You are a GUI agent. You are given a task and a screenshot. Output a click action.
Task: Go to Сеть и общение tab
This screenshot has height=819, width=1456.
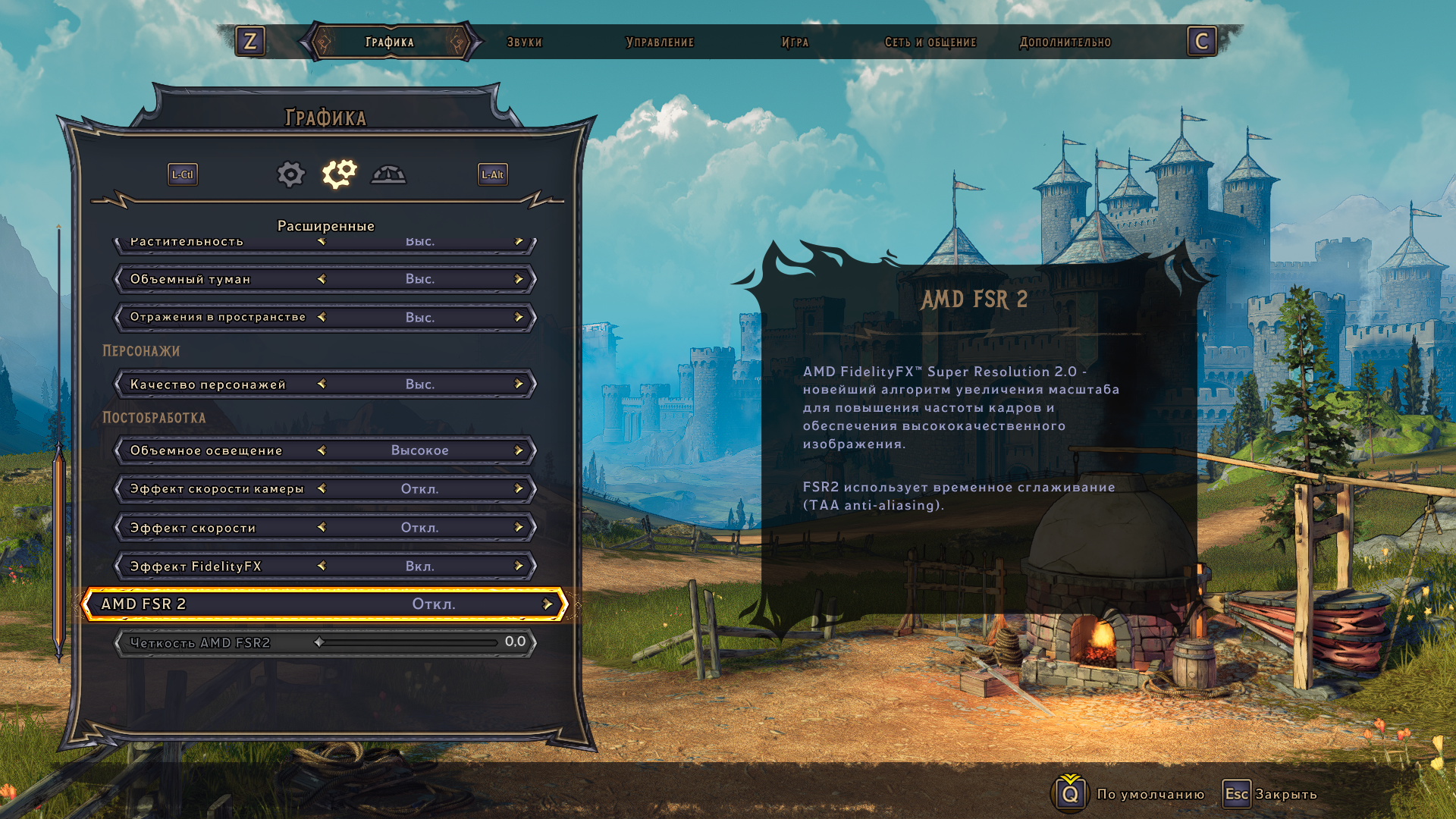(930, 42)
